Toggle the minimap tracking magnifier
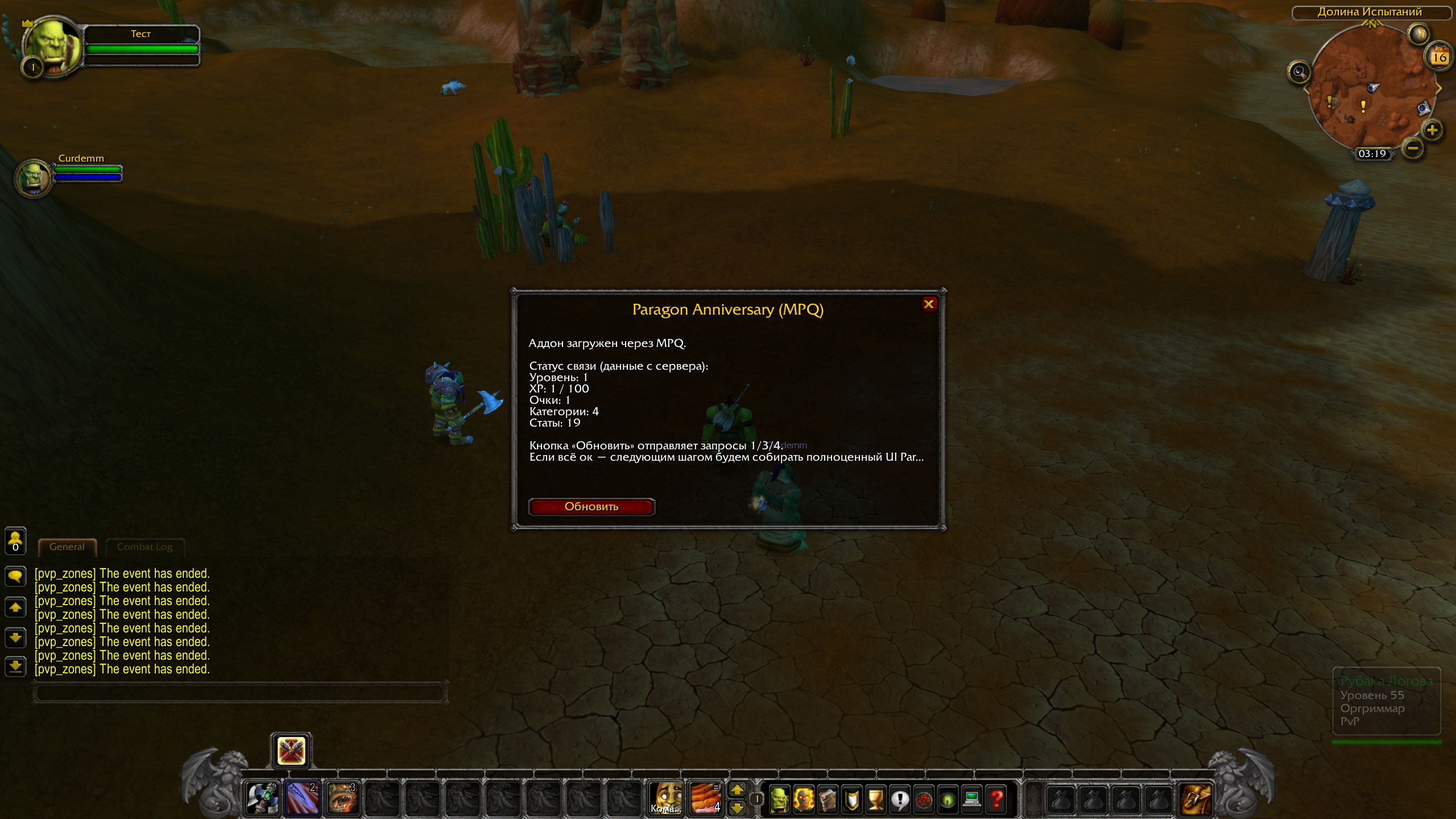 pyautogui.click(x=1298, y=72)
